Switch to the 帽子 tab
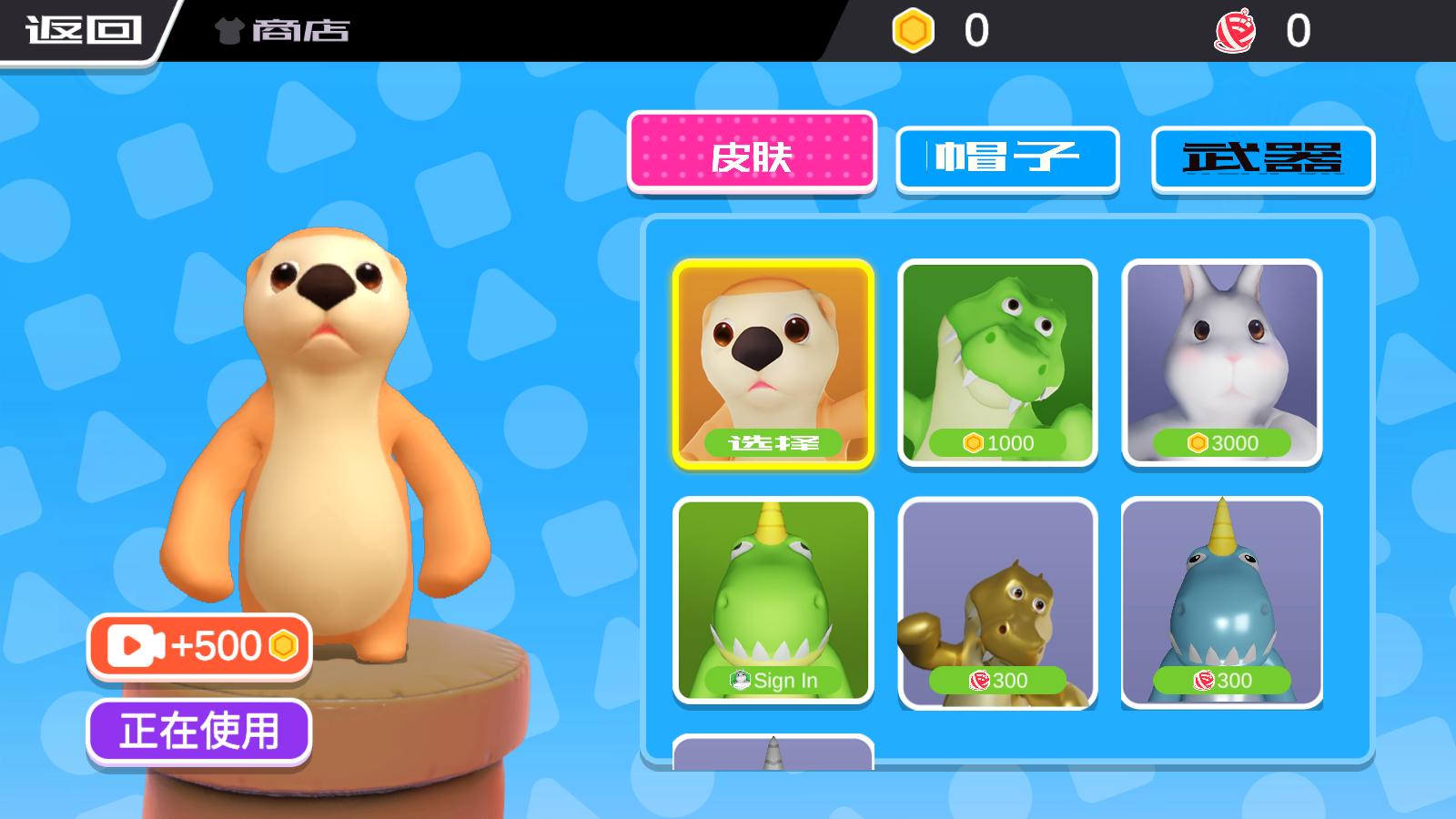Image resolution: width=1456 pixels, height=819 pixels. [x=1006, y=157]
